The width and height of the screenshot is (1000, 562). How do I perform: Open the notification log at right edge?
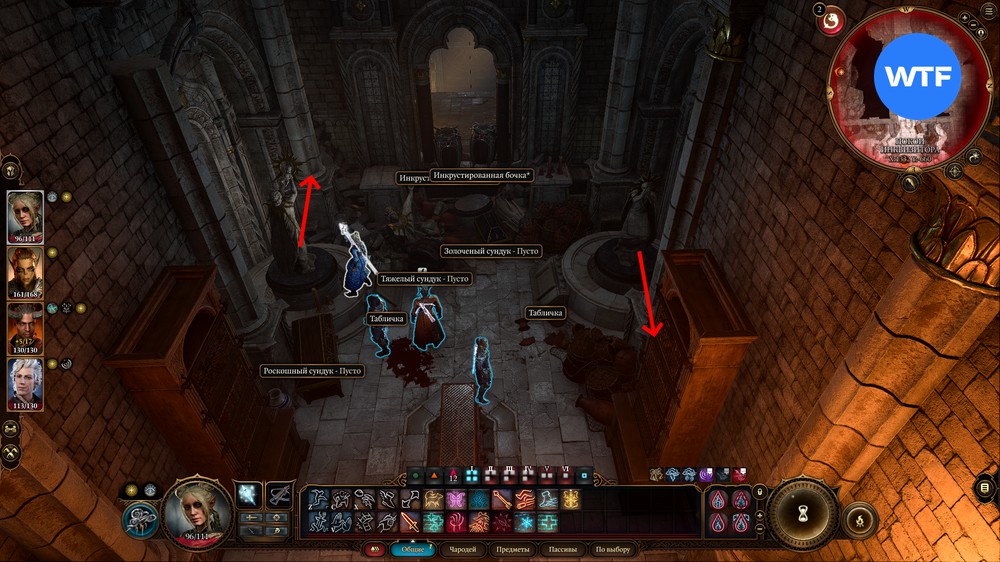click(x=986, y=488)
